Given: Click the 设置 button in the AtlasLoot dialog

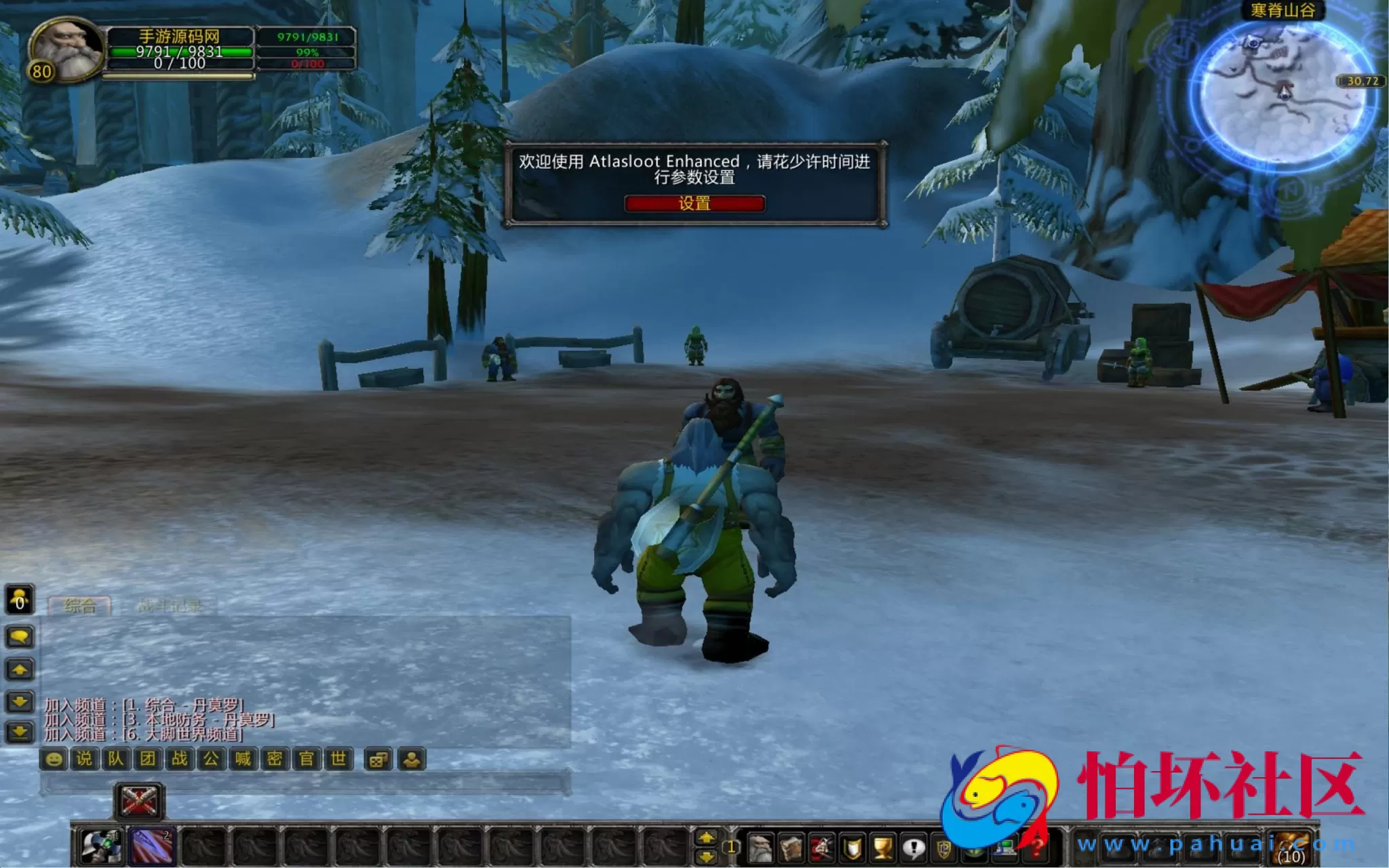Looking at the screenshot, I should click(x=694, y=203).
